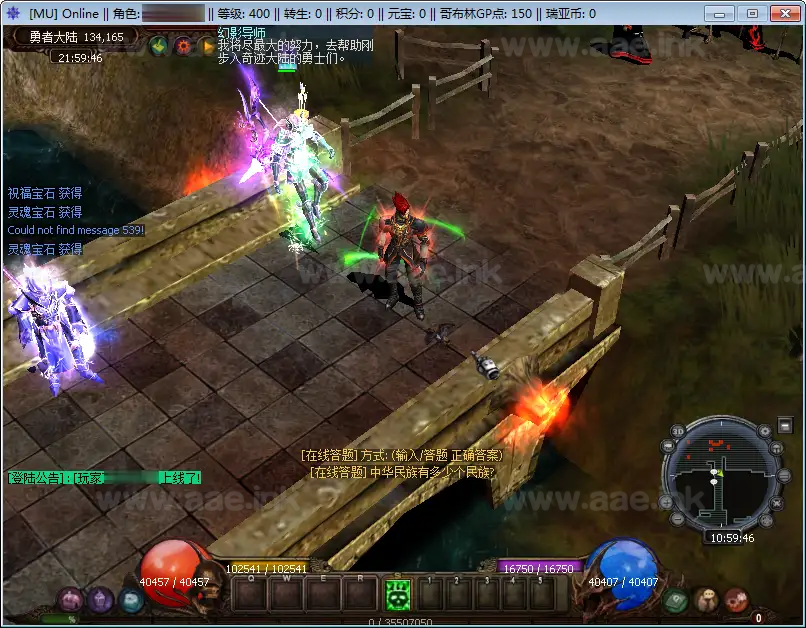806x628 pixels.
Task: Click the teal round icon near red orb
Action: [131, 599]
